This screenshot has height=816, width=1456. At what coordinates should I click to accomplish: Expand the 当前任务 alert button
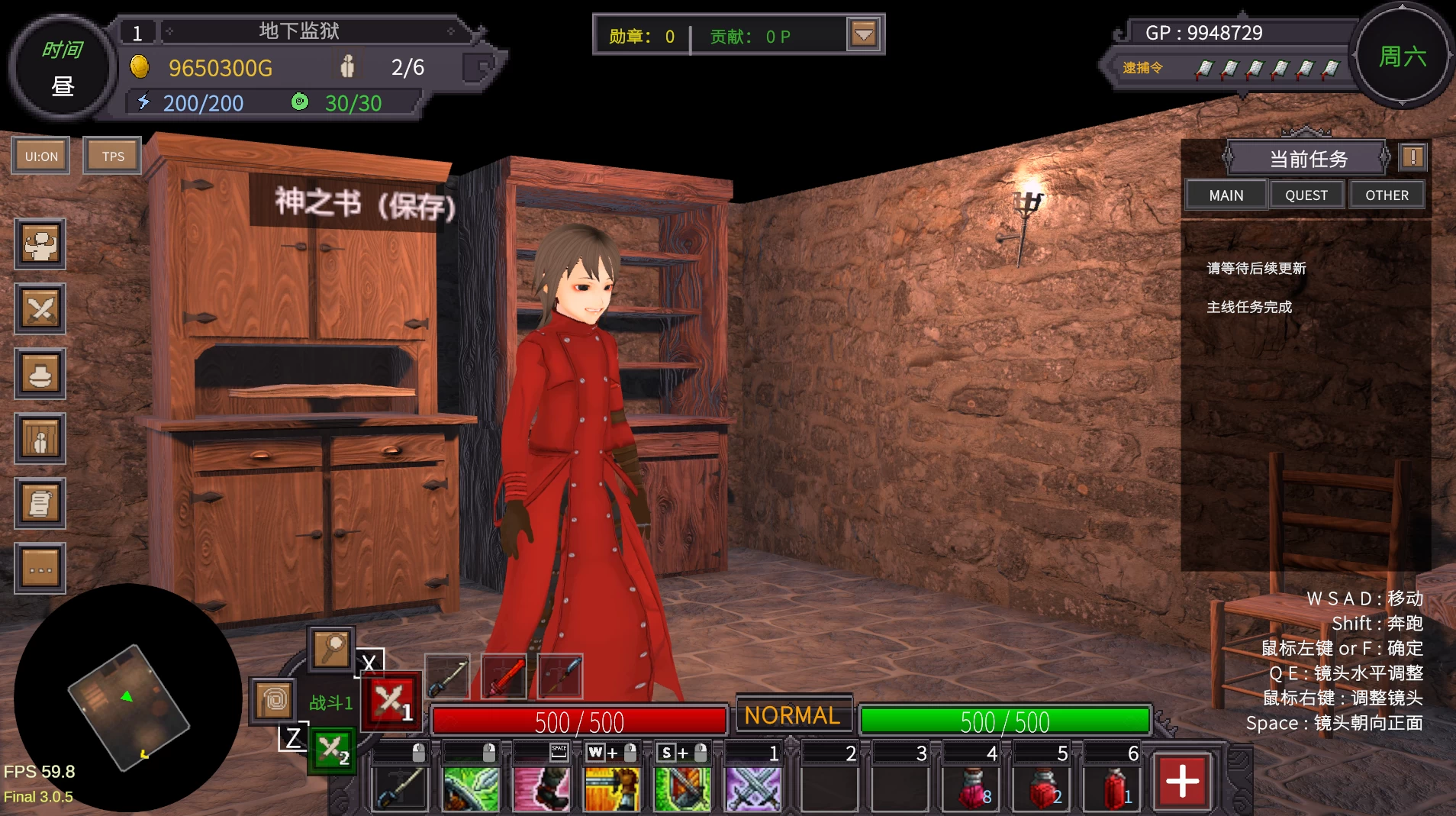pos(1413,156)
